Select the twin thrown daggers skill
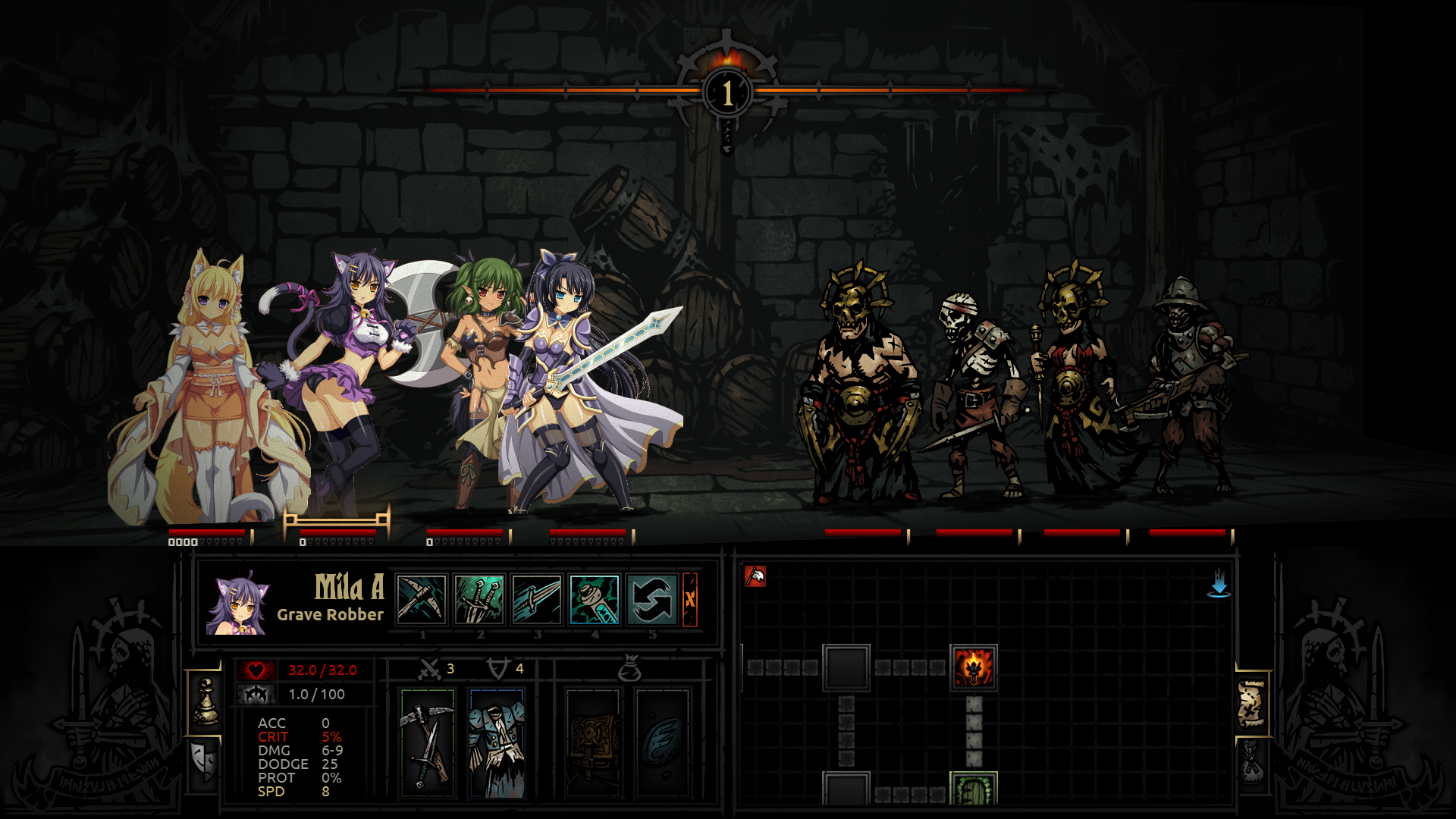Viewport: 1456px width, 819px height. [x=479, y=599]
